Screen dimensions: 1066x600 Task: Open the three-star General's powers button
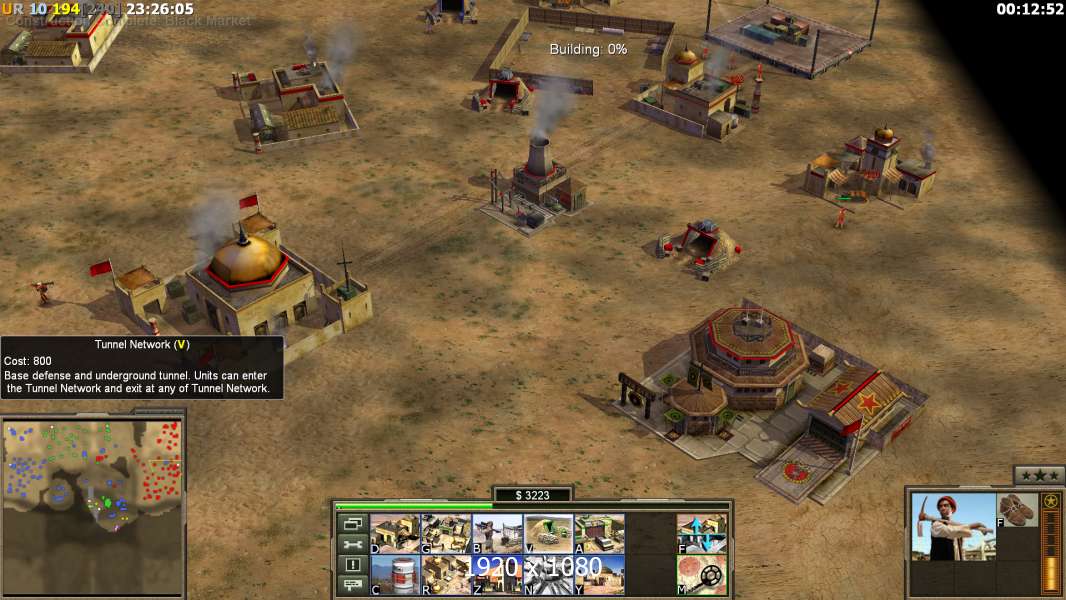coord(1038,475)
